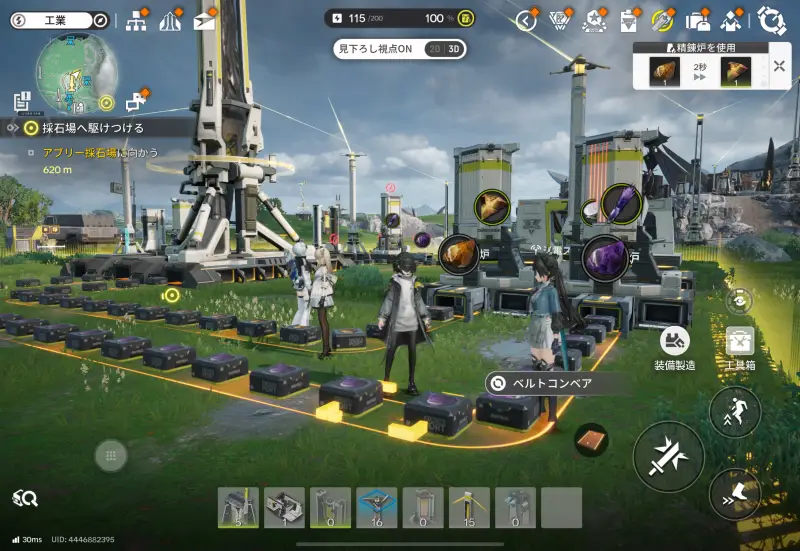Open the hierarchy tree diagram icon
This screenshot has width=800, height=551.
[136, 21]
